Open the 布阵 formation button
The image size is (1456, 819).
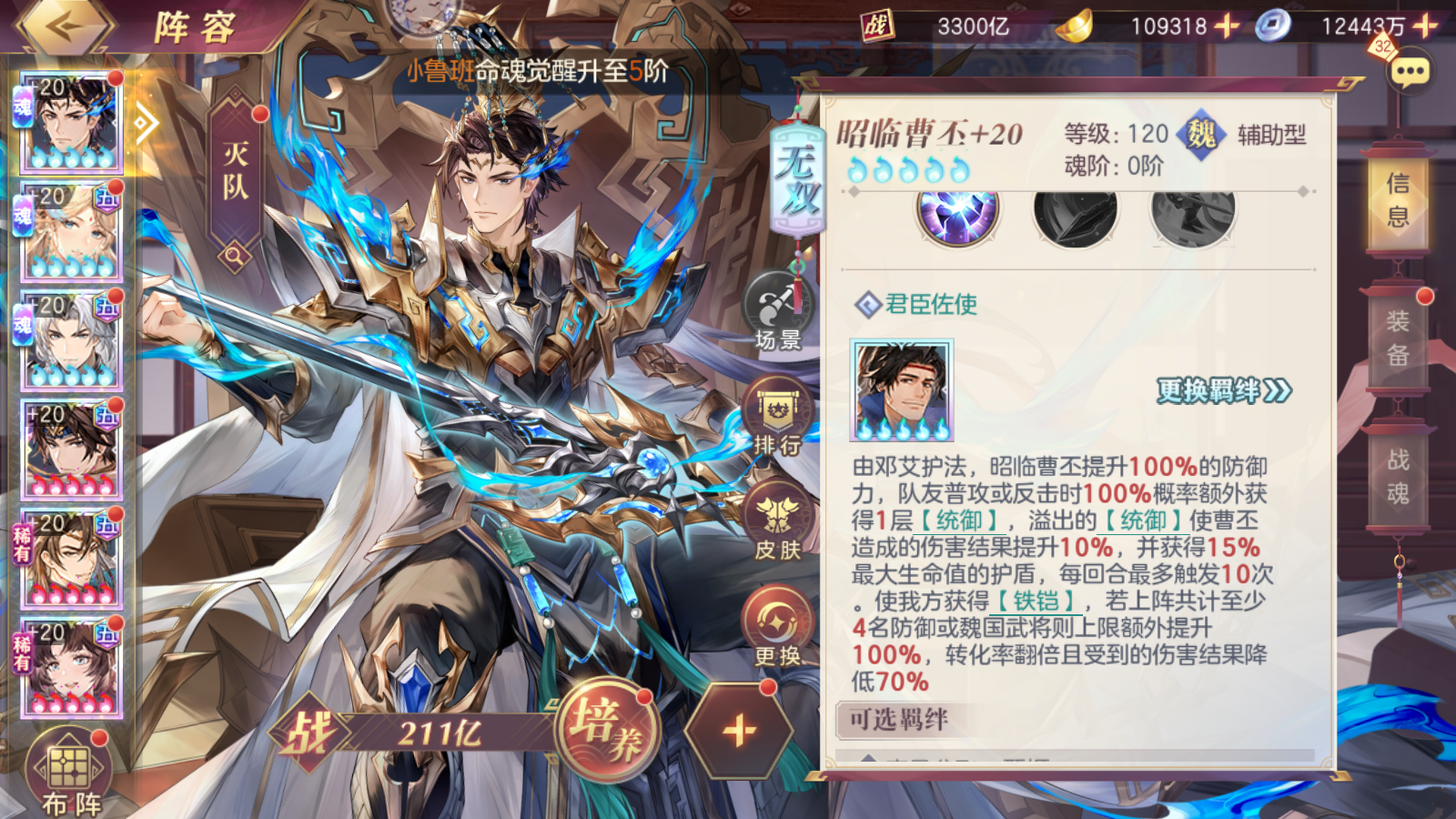click(71, 775)
